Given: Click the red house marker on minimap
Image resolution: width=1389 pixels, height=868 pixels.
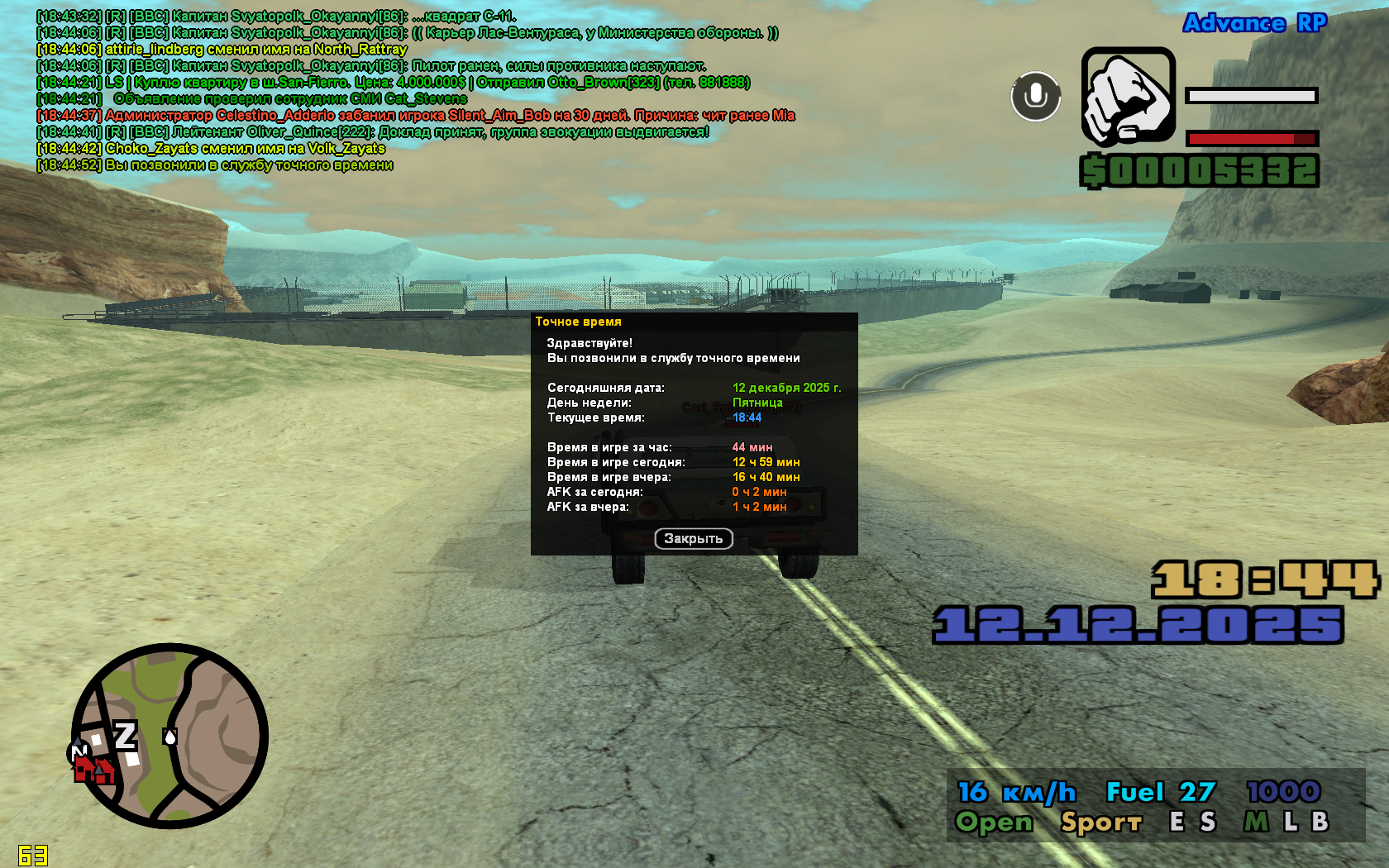Looking at the screenshot, I should [93, 770].
